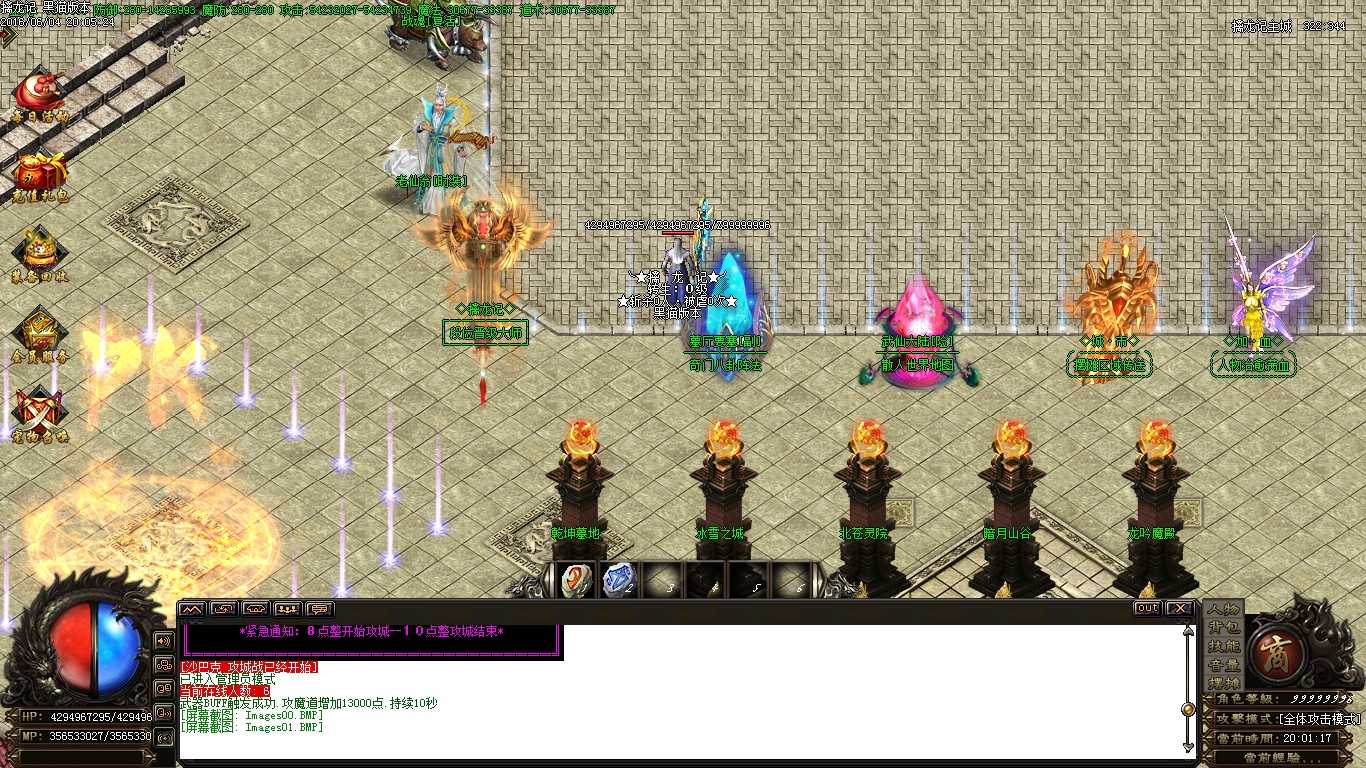Open the 充值礼包 recharge gift pack icon
The height and width of the screenshot is (768, 1366).
[x=40, y=170]
